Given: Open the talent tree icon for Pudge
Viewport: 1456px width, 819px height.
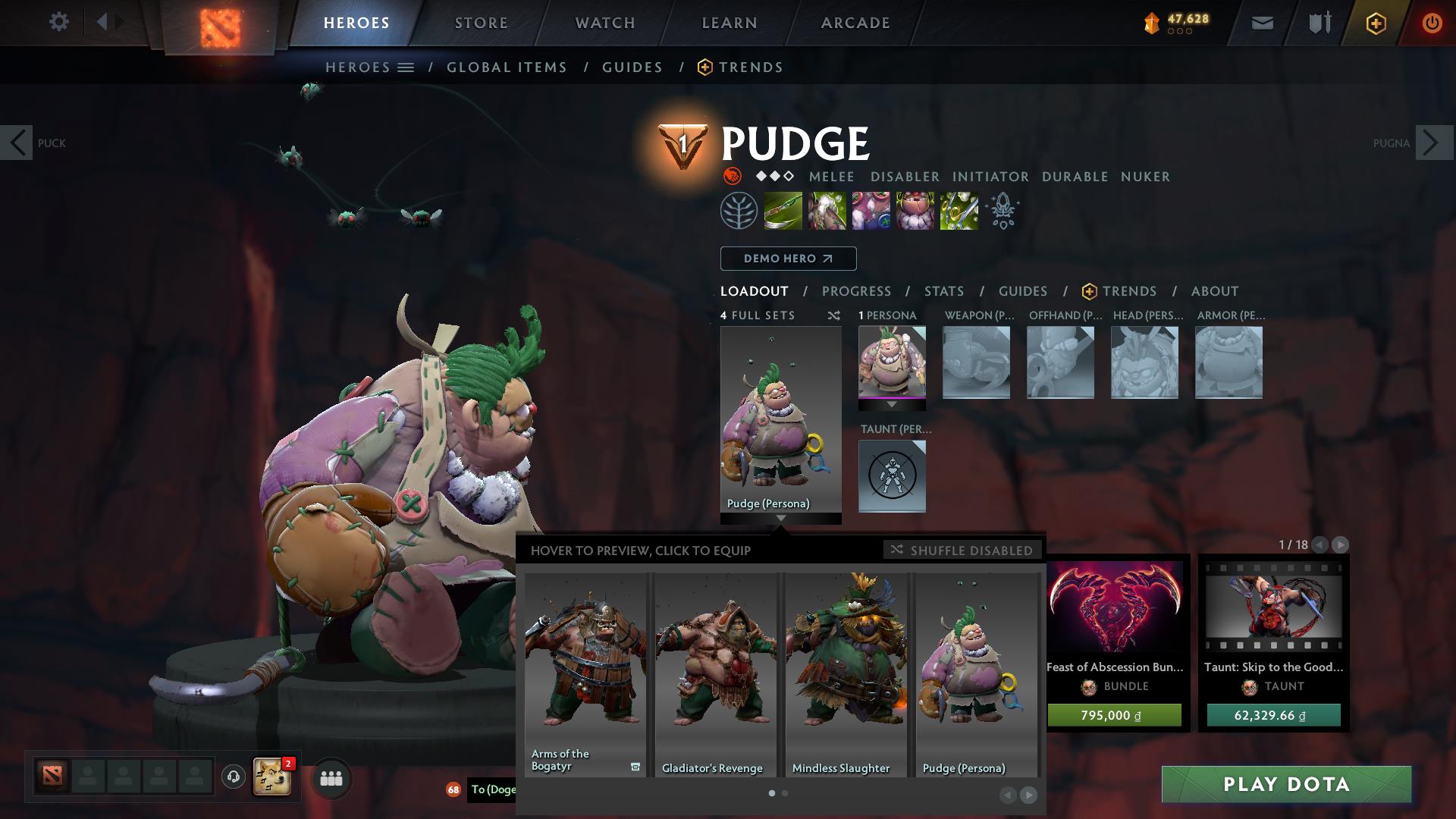Looking at the screenshot, I should tap(739, 210).
